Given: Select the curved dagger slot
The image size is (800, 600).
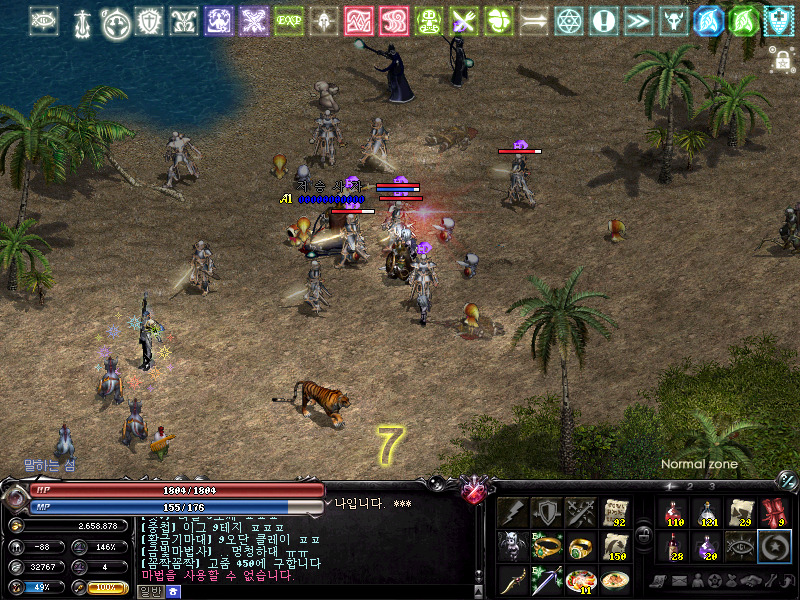Looking at the screenshot, I should pos(513,581).
